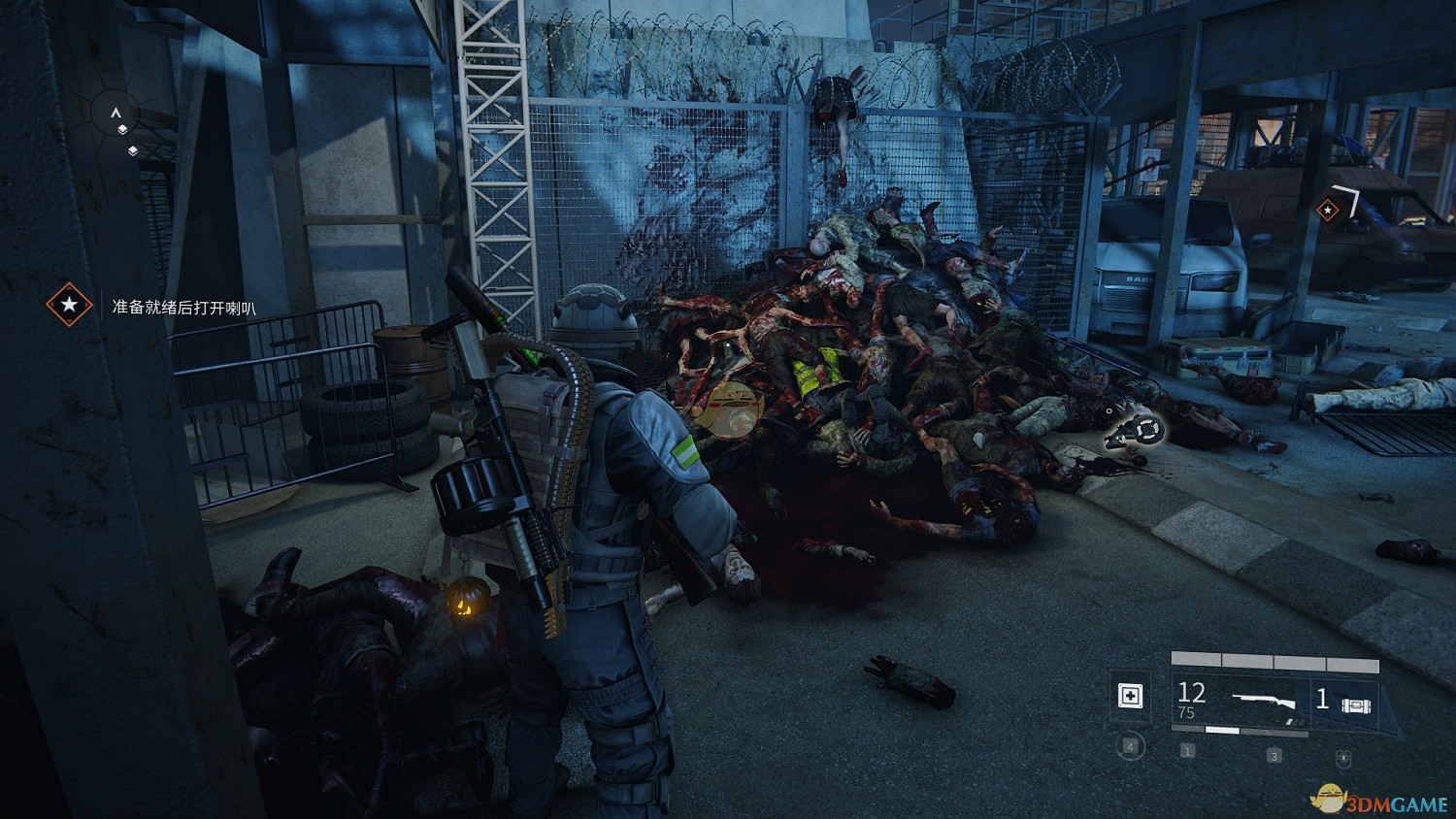Choose the shotgun weapon slot
This screenshot has width=1456, height=819.
point(1262,700)
